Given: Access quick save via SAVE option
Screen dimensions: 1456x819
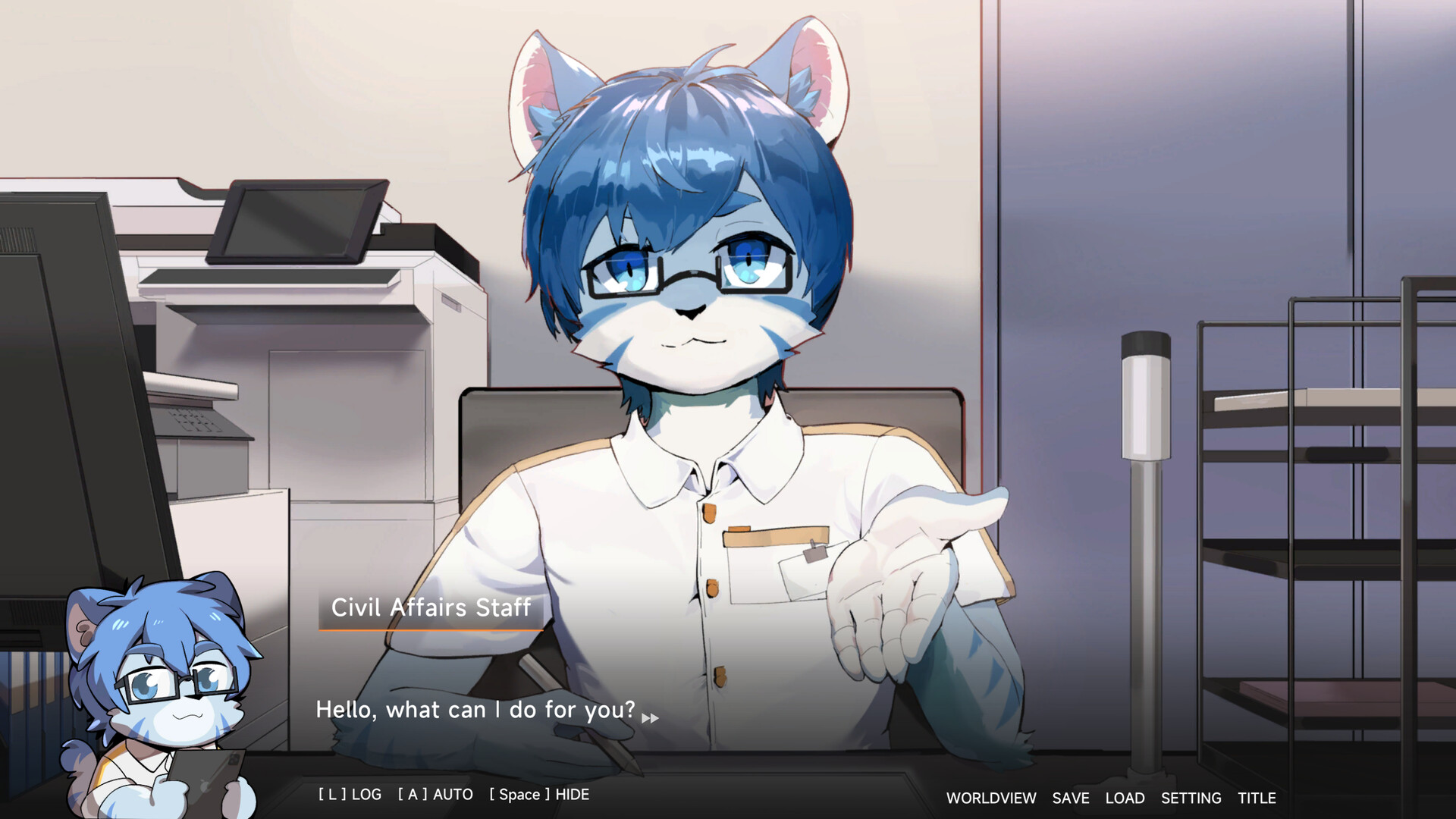Looking at the screenshot, I should 1069,798.
